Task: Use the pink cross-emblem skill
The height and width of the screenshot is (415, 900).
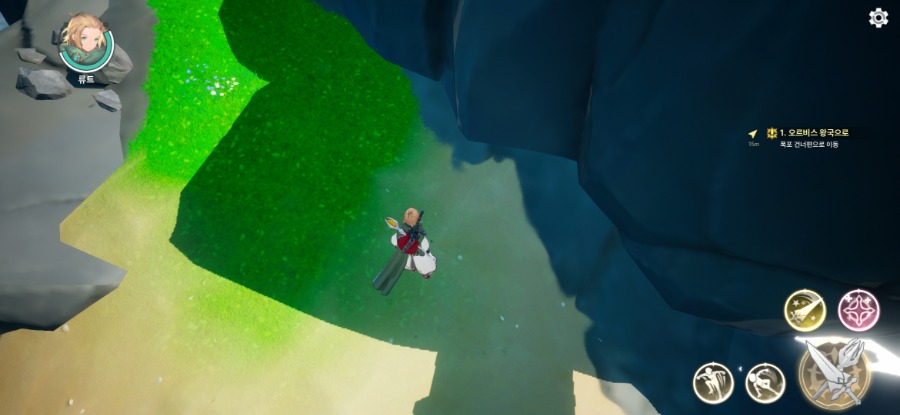Action: 857,310
